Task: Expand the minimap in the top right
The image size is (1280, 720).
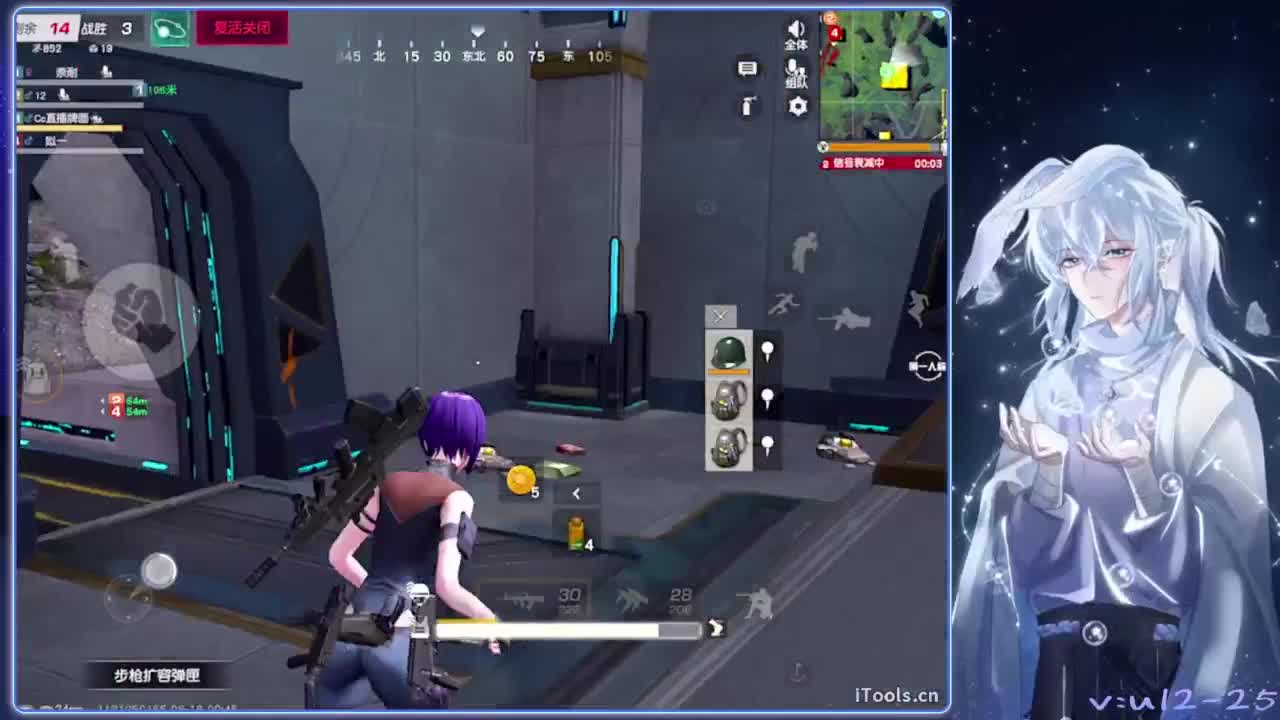Action: [882, 78]
